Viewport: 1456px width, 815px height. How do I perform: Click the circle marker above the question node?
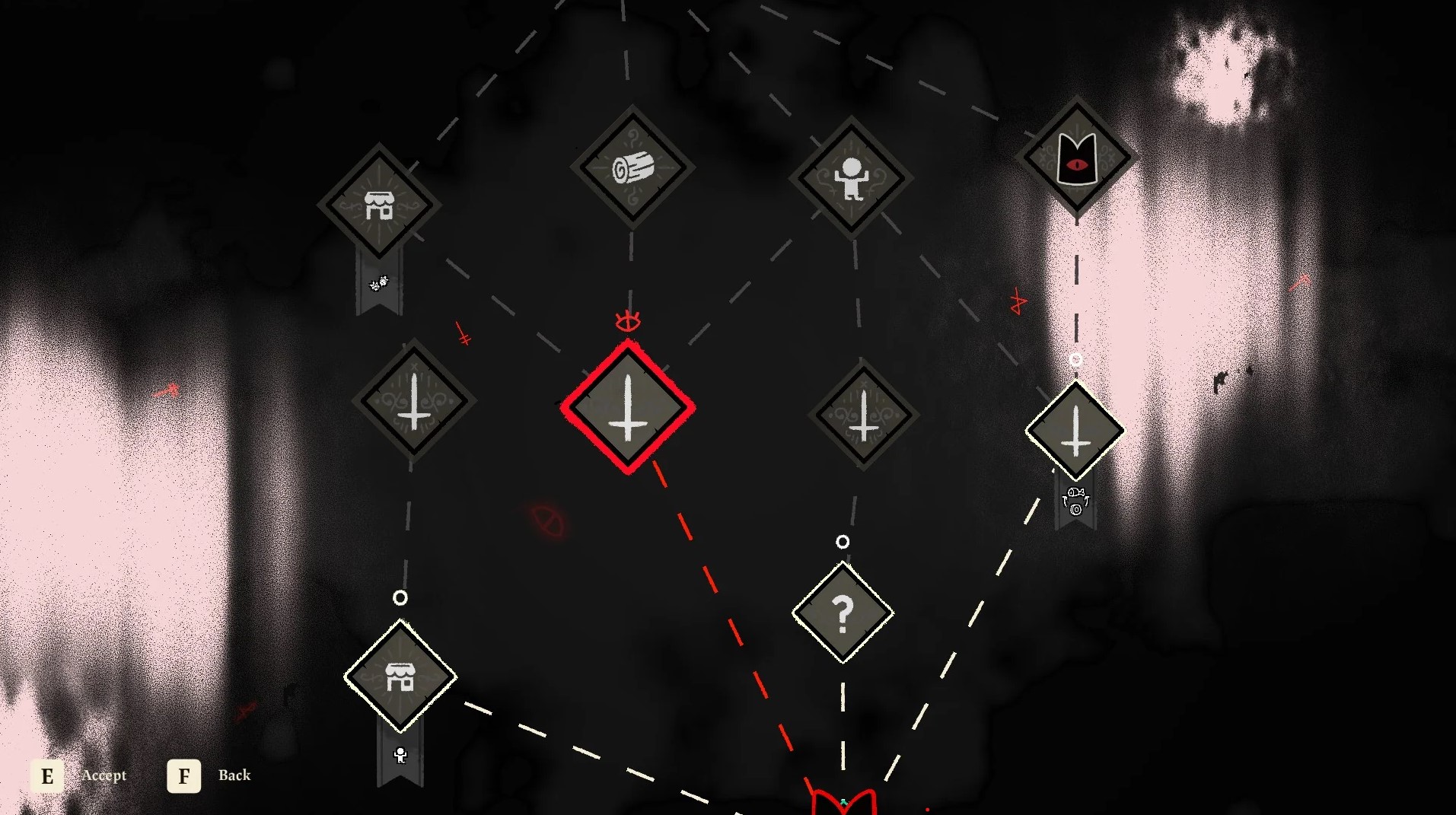click(842, 543)
